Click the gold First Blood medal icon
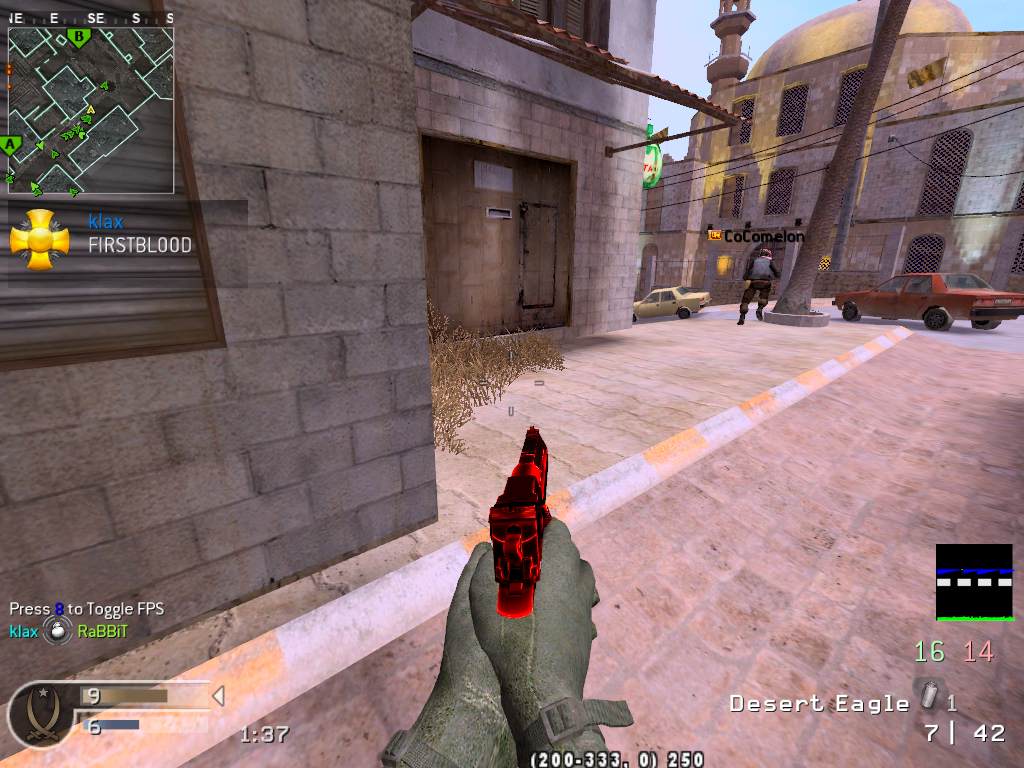Viewport: 1024px width, 768px height. pos(39,240)
